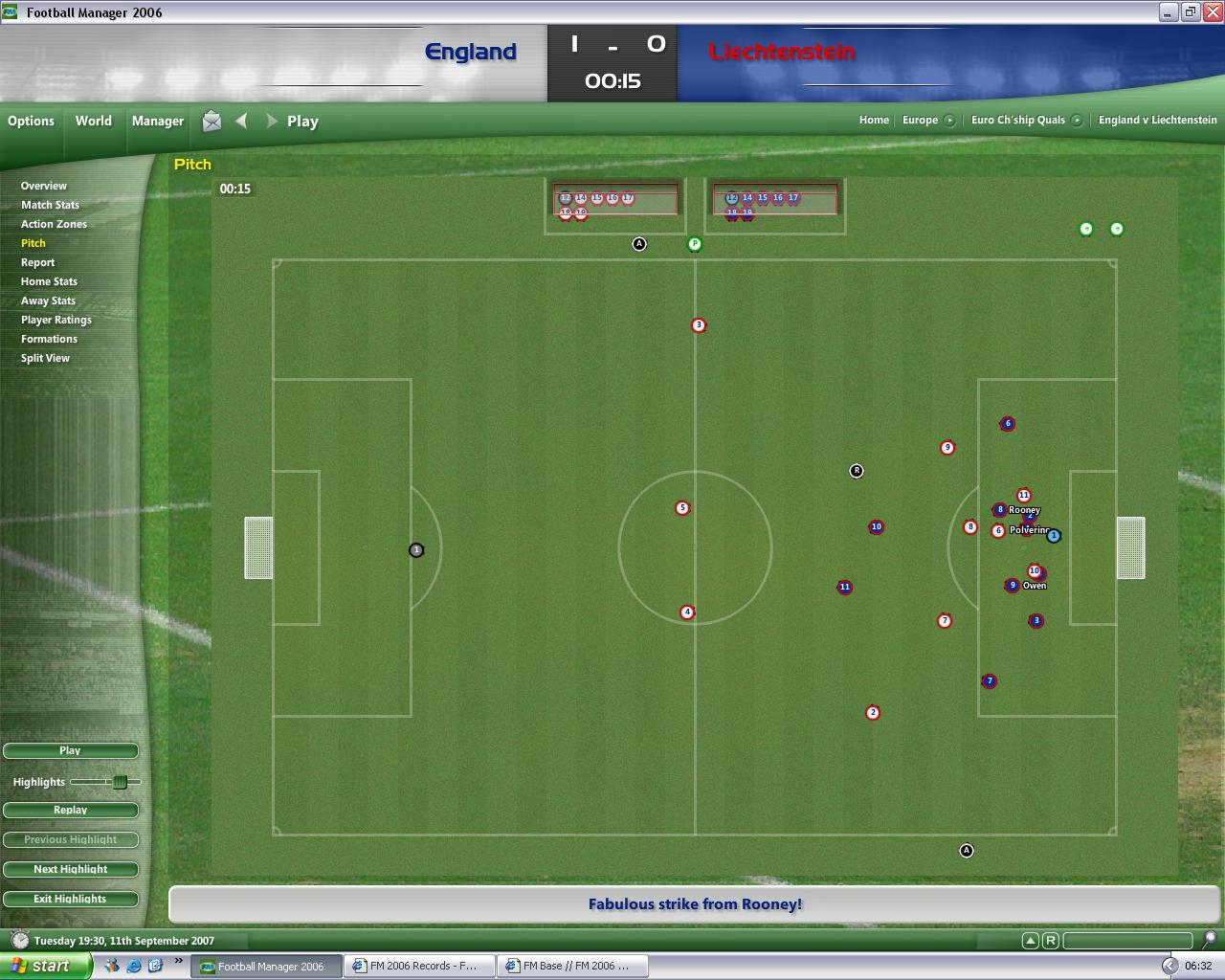Click the up arrow beside the R button
Screen dimensions: 1225x980
[x=1031, y=941]
